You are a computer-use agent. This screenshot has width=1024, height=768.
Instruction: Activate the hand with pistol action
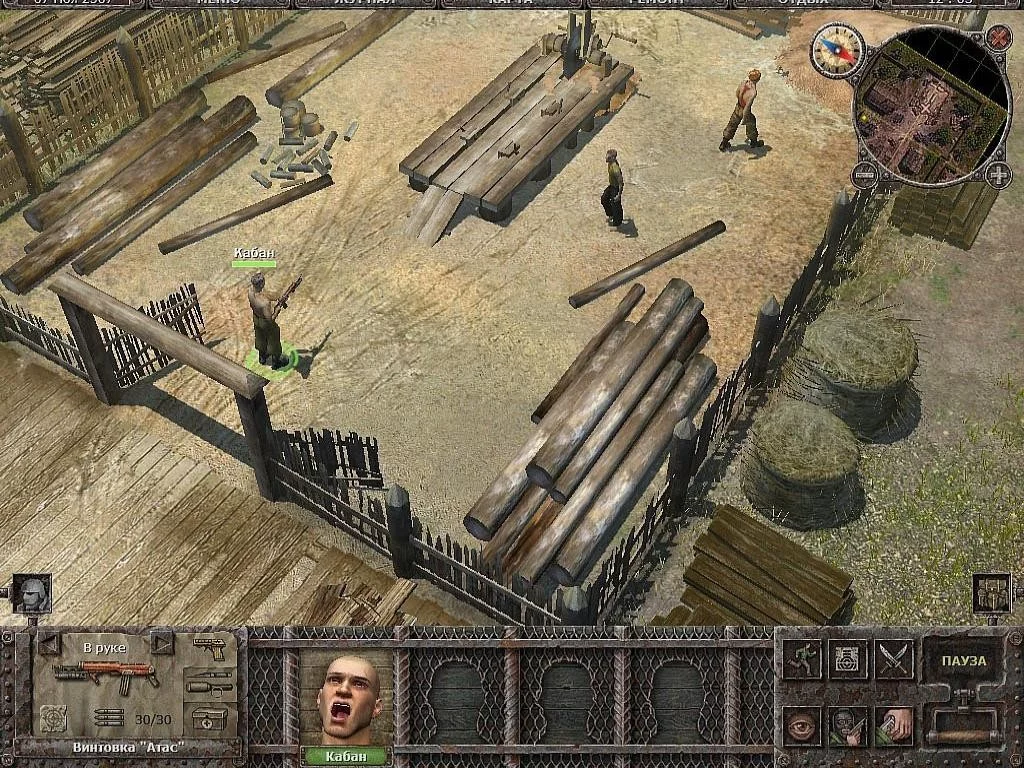click(894, 725)
